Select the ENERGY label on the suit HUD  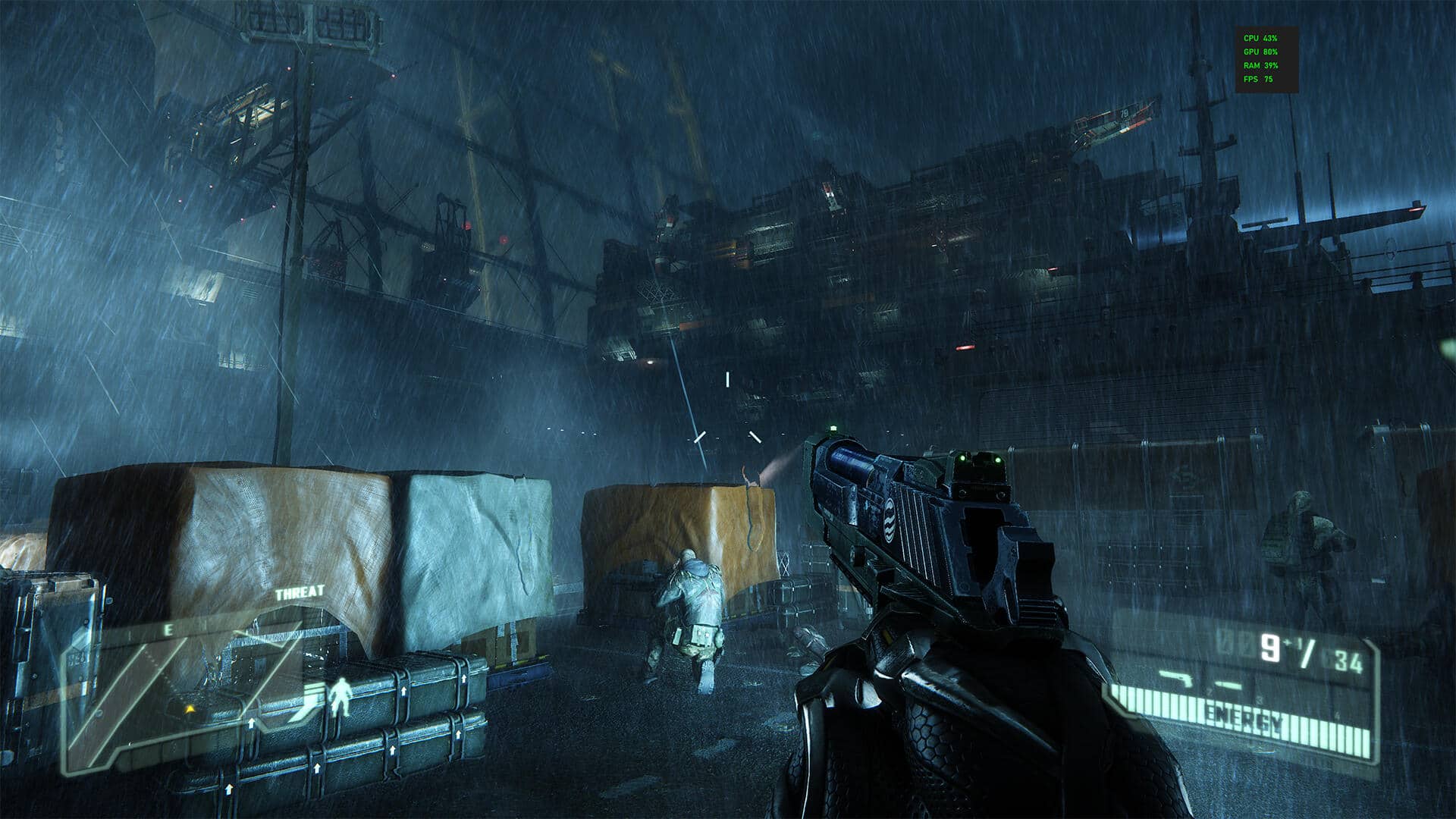[1244, 716]
